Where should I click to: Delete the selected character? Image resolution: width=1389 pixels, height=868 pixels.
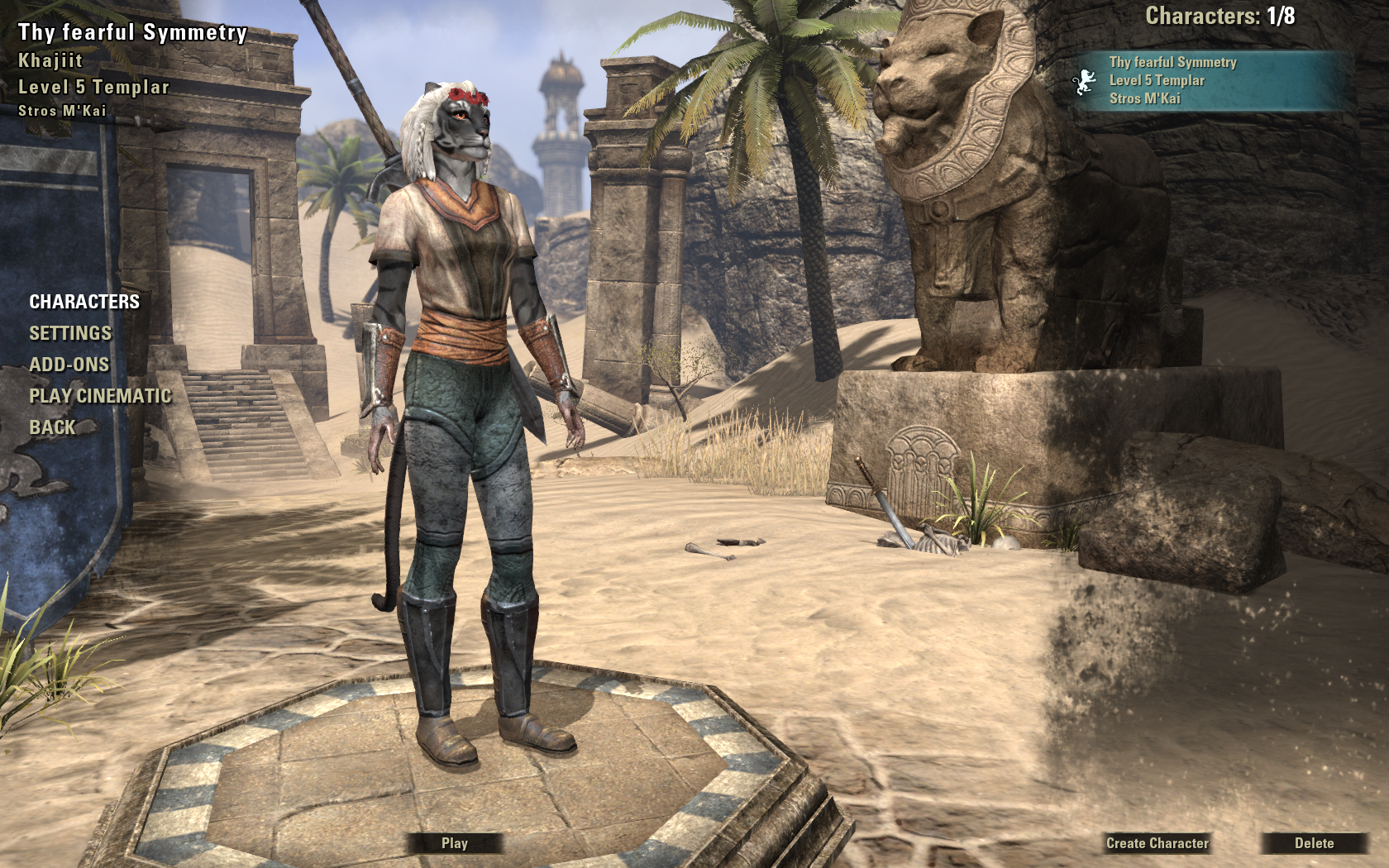1314,843
